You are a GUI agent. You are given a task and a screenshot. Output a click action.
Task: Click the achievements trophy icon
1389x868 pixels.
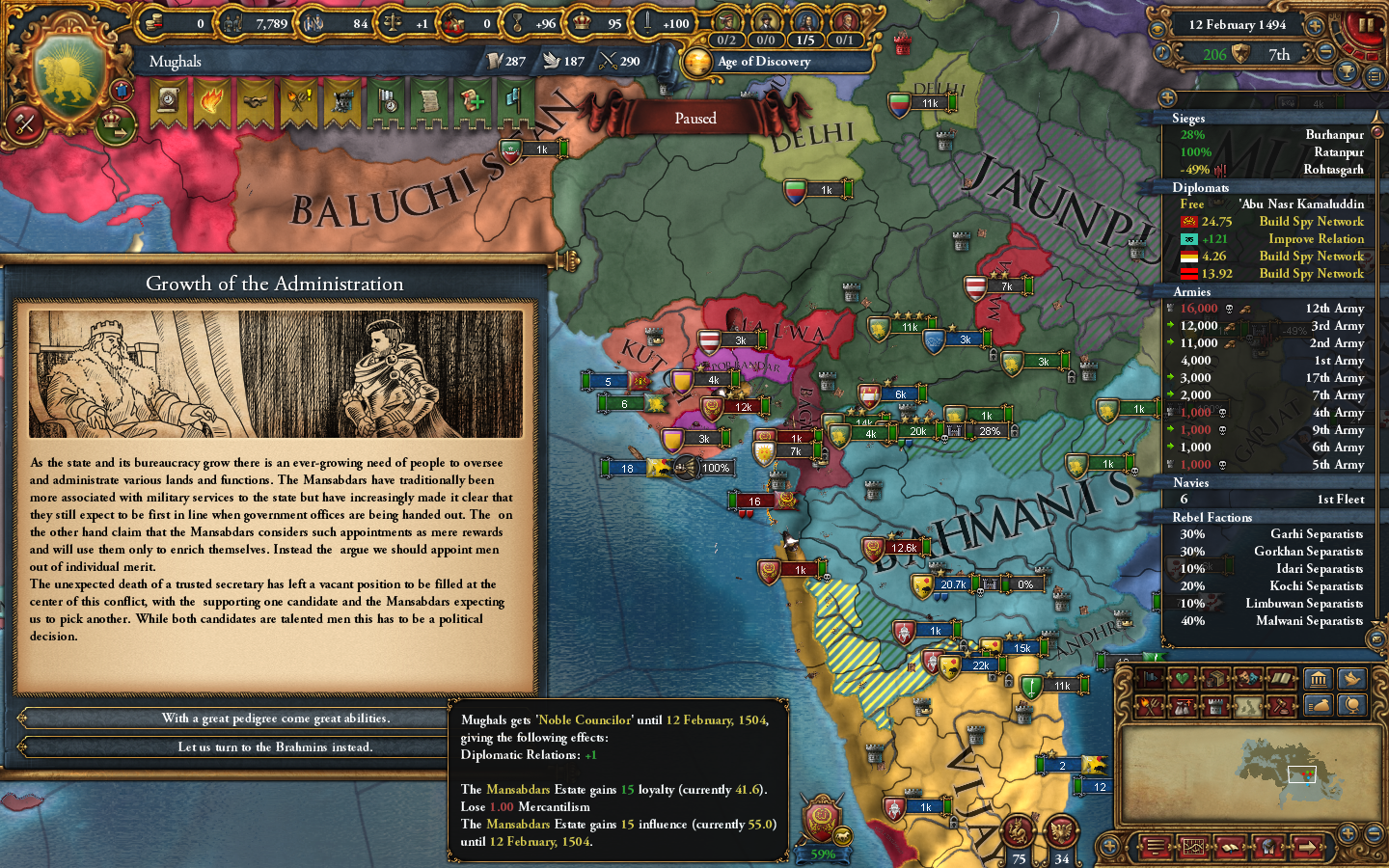point(1347,73)
